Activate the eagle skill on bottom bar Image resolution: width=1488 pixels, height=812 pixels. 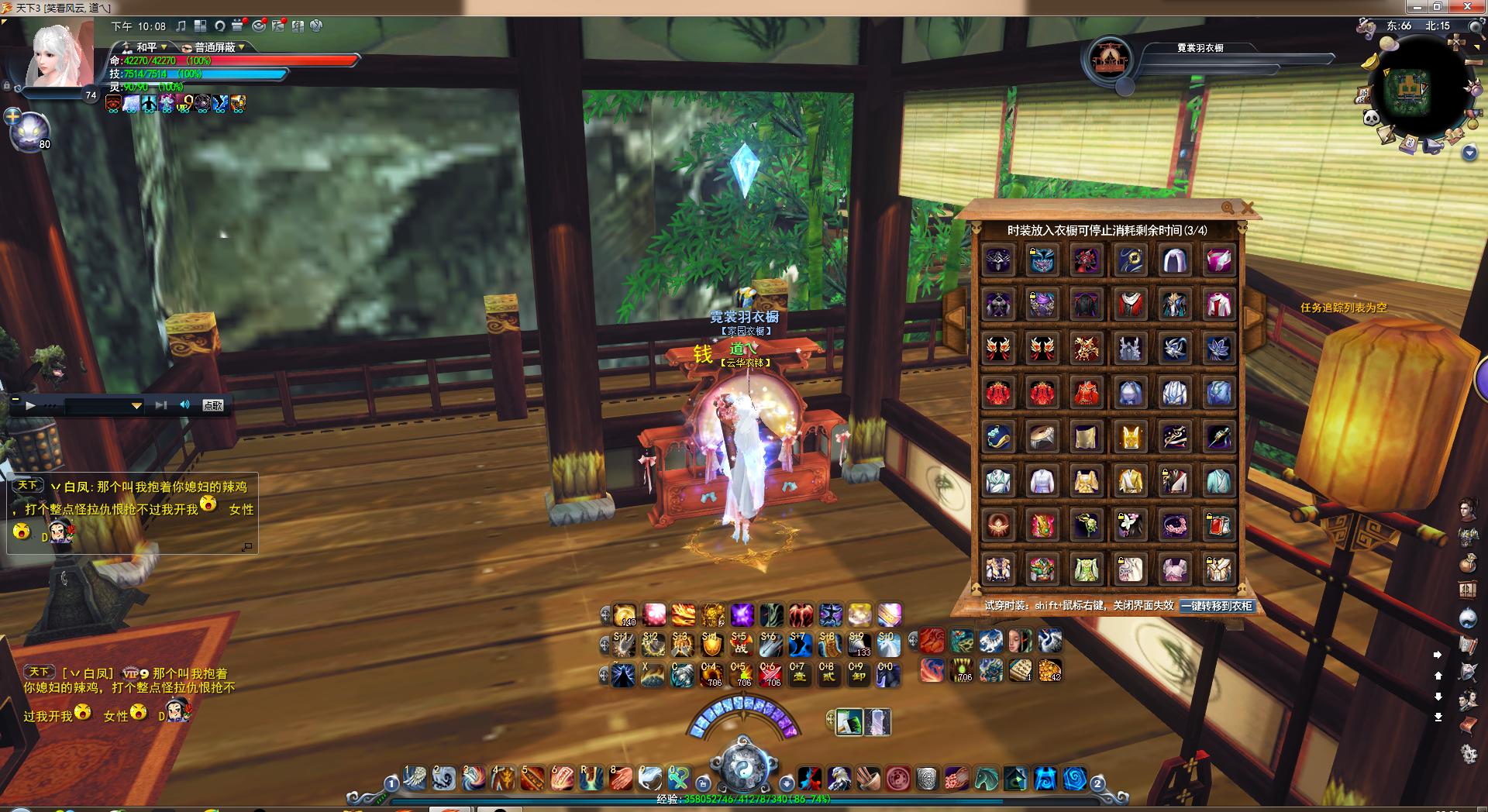[840, 778]
